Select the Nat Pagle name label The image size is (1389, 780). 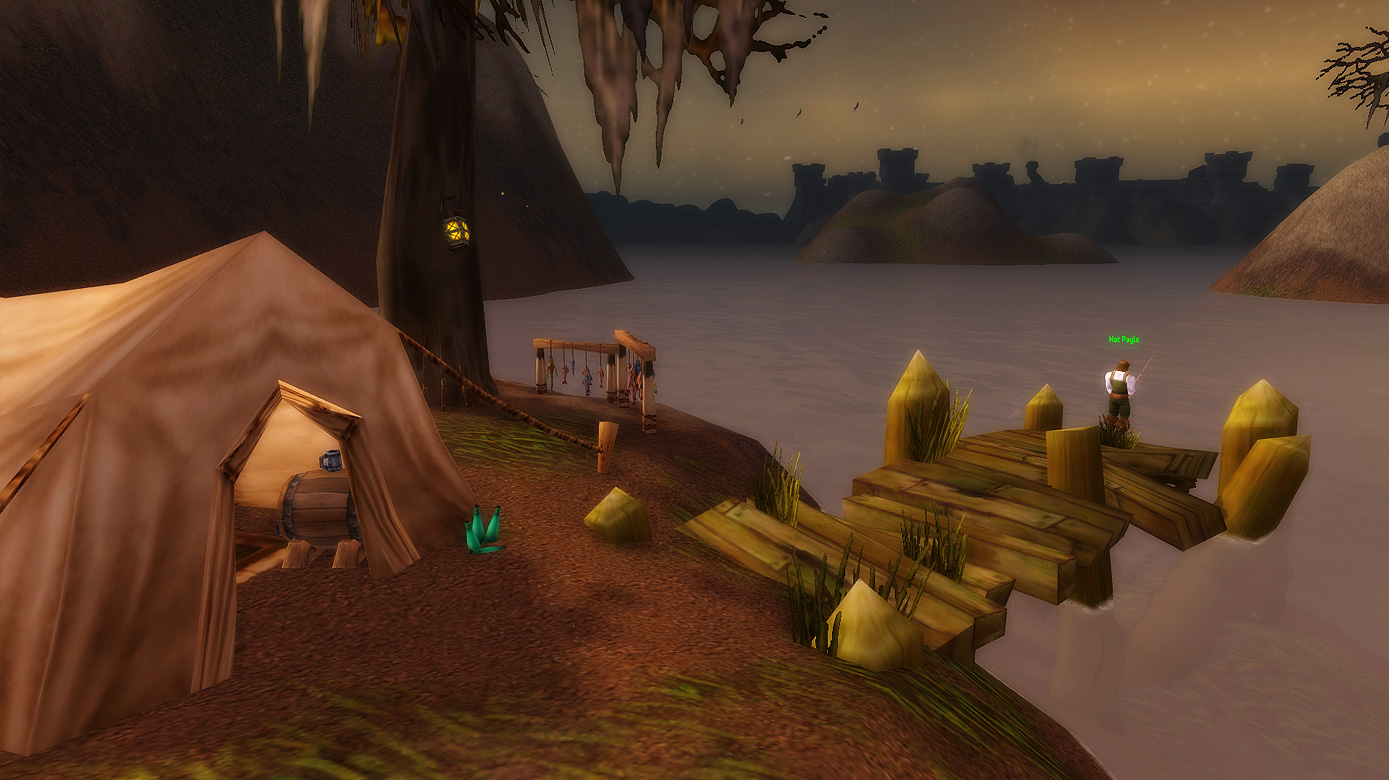coord(1123,340)
